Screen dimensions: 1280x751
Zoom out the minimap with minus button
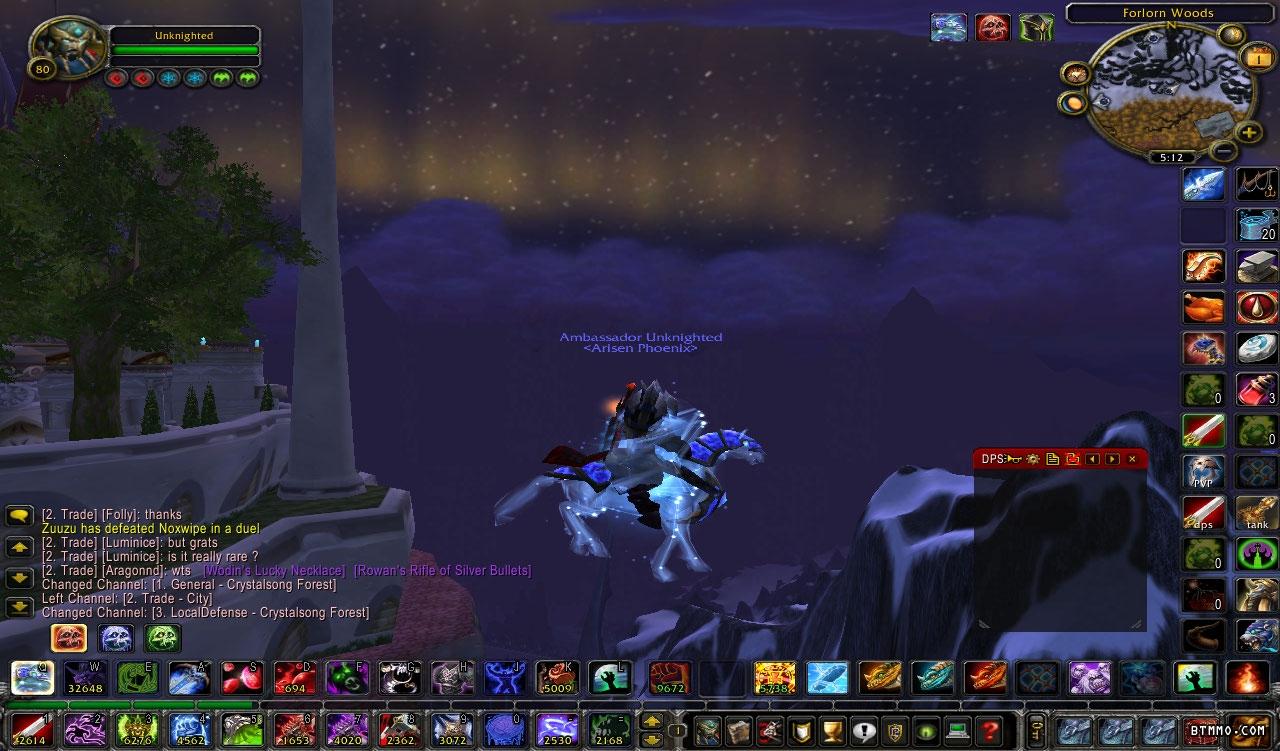pyautogui.click(x=1222, y=151)
